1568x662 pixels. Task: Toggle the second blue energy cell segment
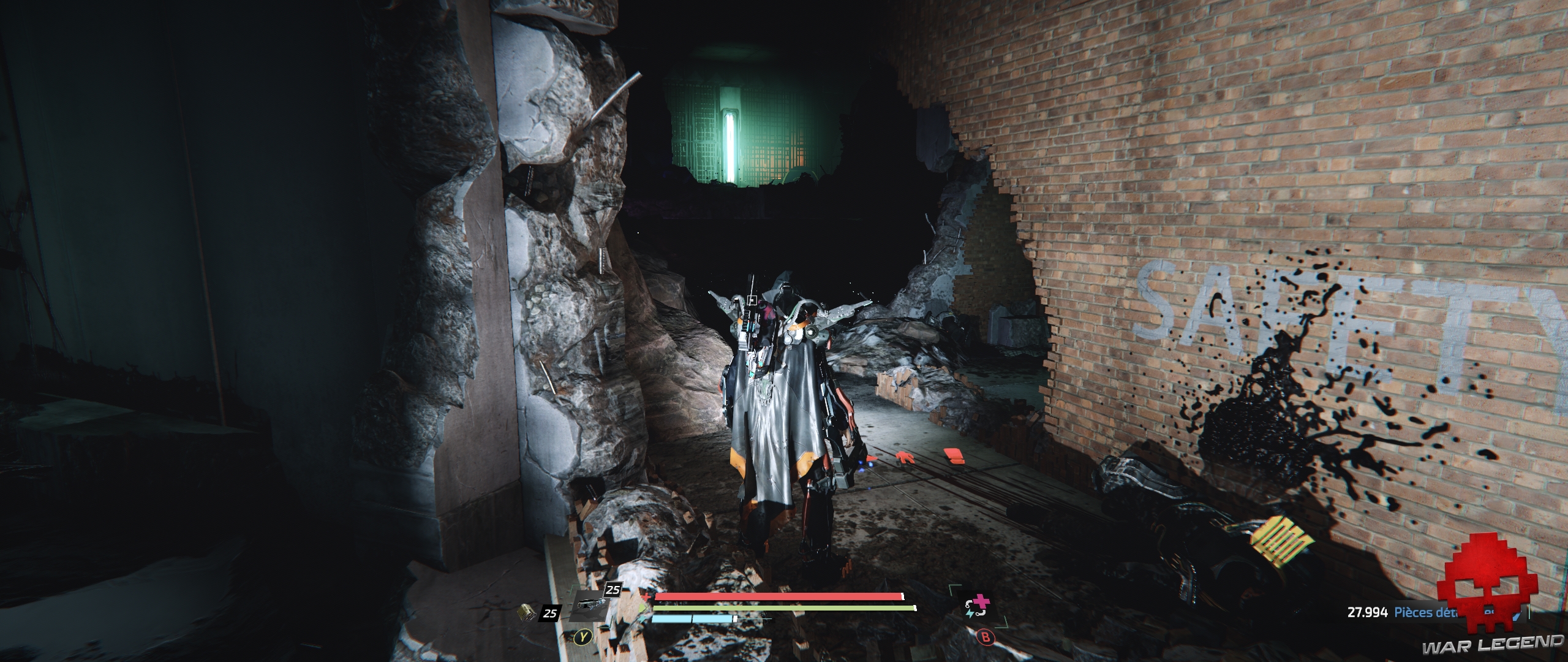[714, 620]
